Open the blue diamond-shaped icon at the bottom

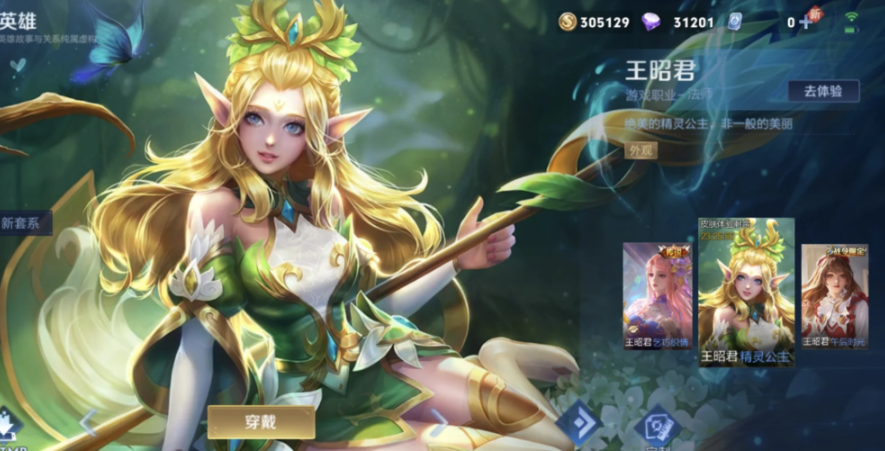click(x=576, y=422)
